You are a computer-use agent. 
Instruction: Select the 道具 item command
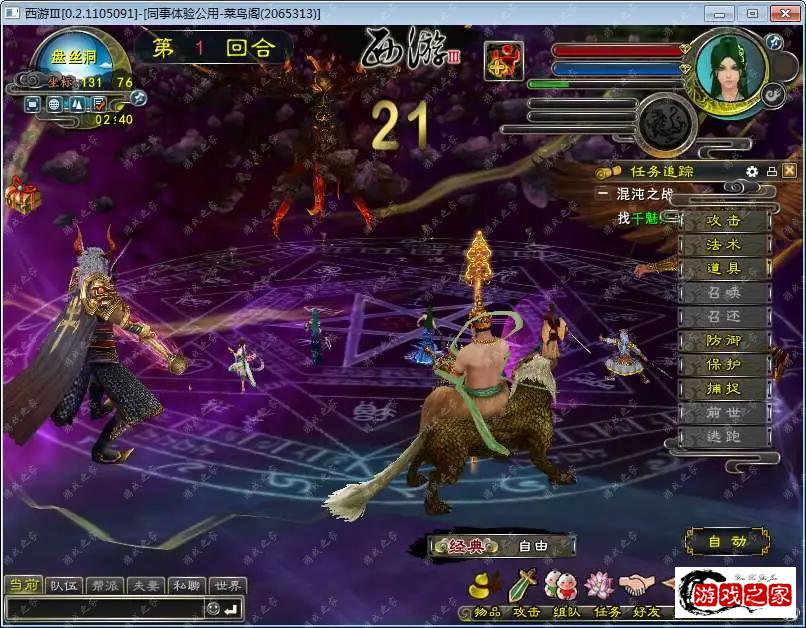pyautogui.click(x=723, y=269)
